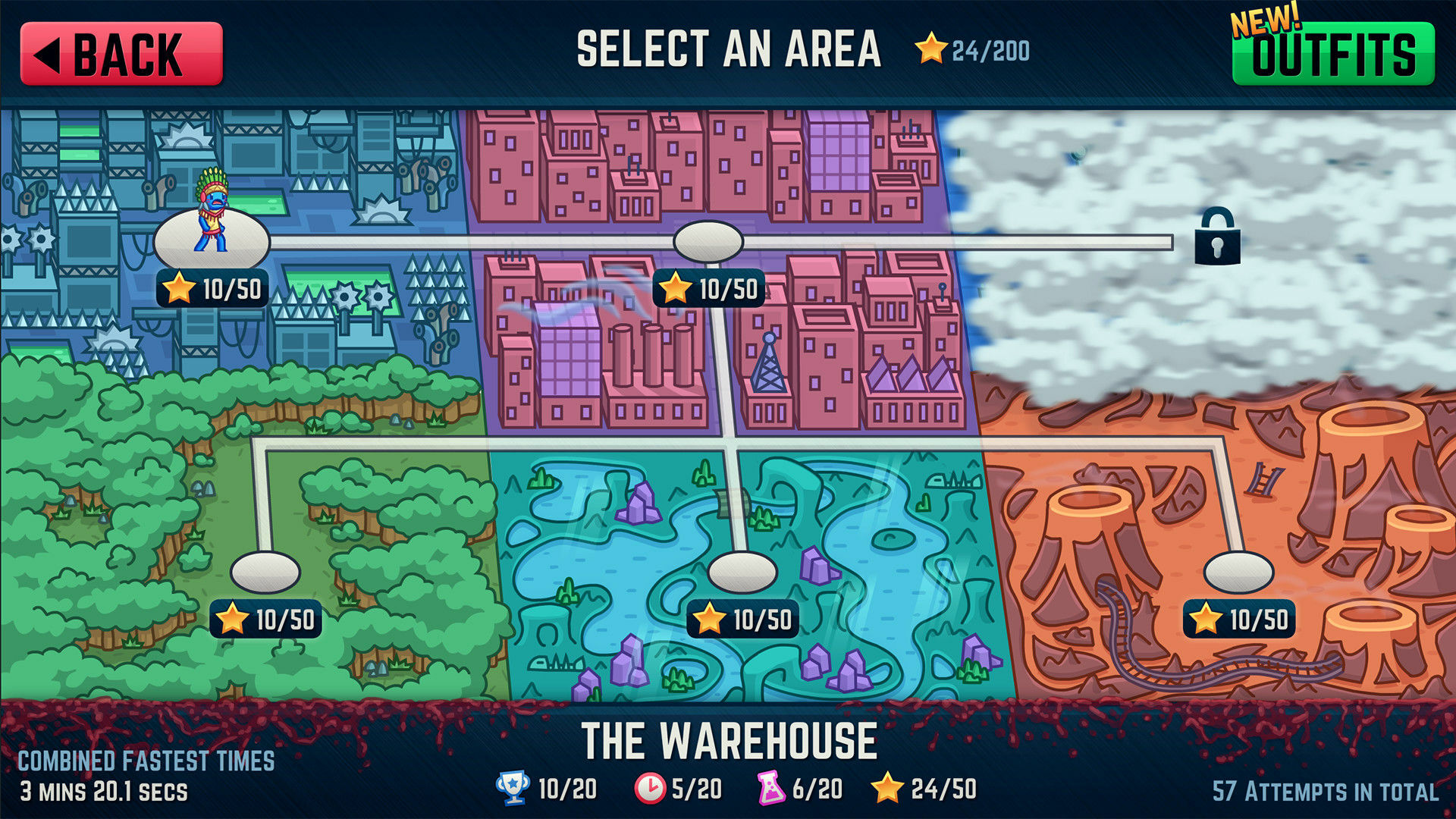Click the 10/50 badge under the character
1456x819 pixels.
click(x=212, y=288)
